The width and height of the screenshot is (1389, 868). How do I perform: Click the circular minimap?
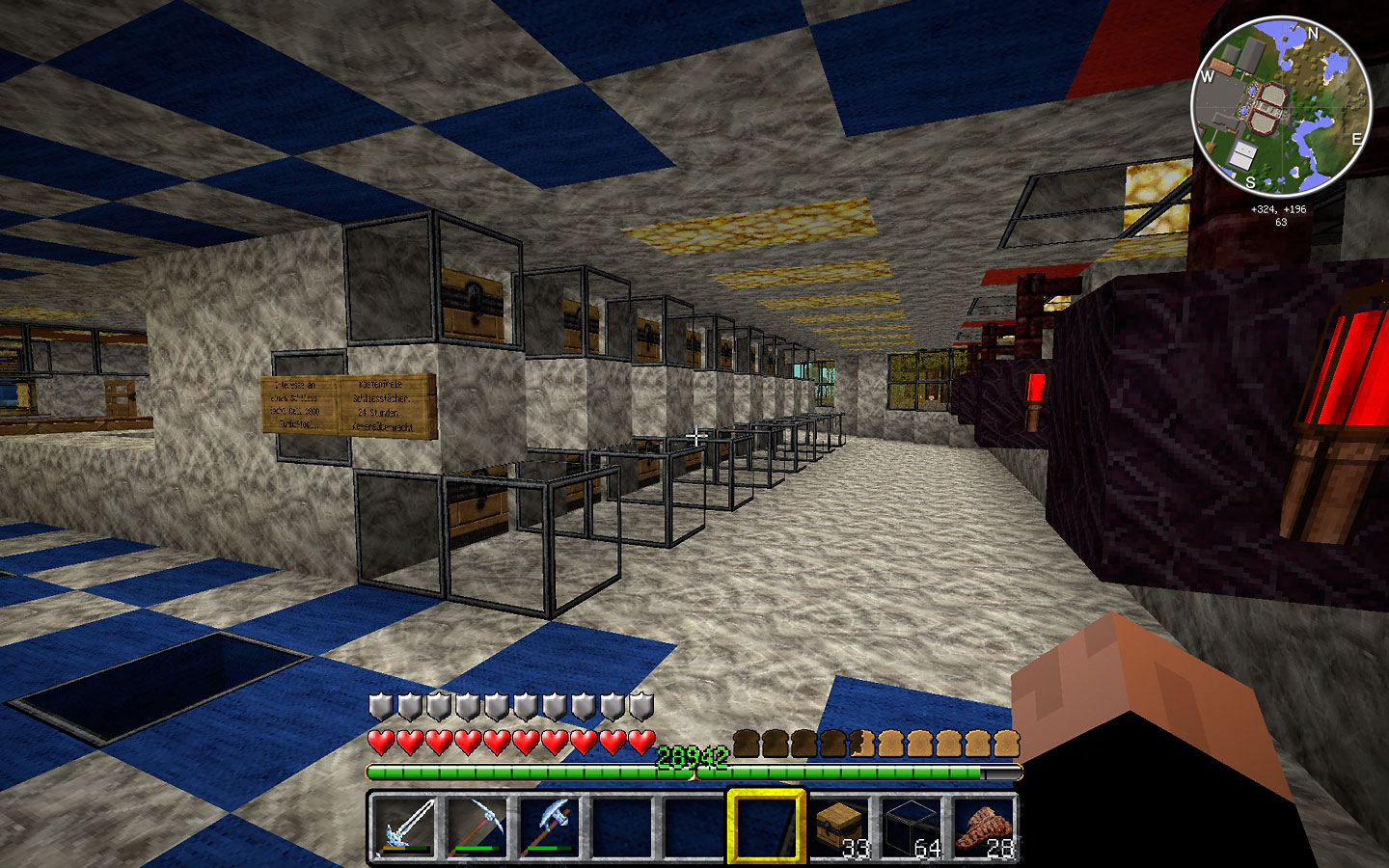[1281, 106]
